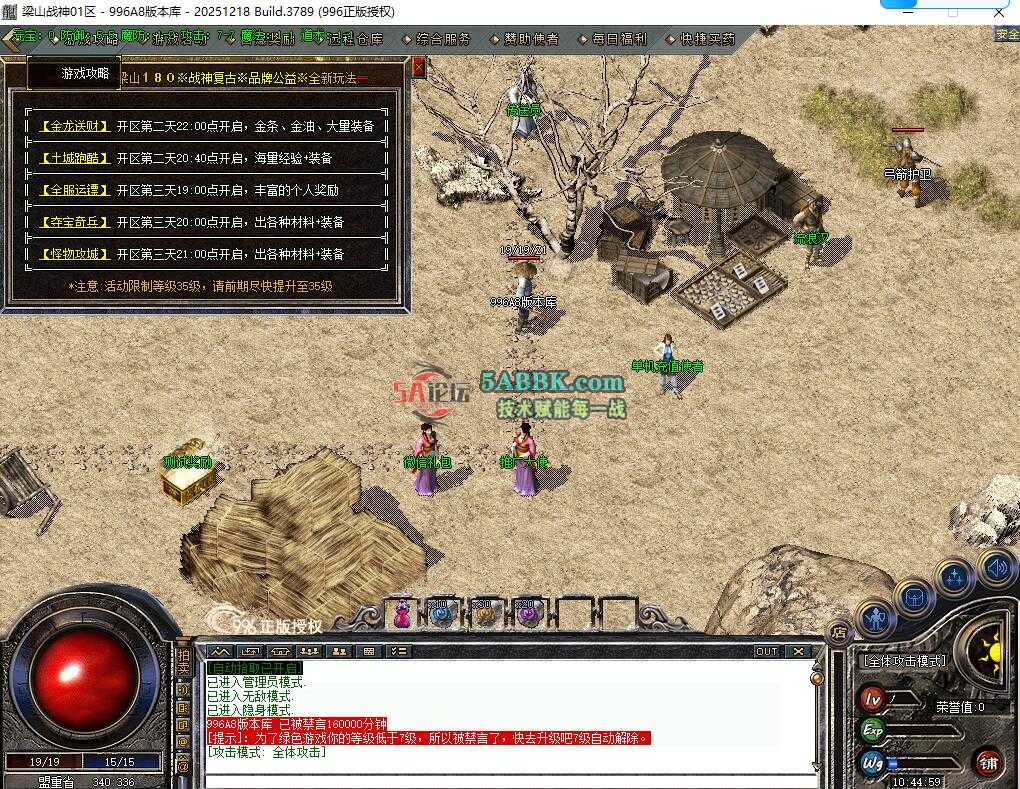Open the 全服运镖 event entry
The height and width of the screenshot is (789, 1020).
tap(74, 190)
